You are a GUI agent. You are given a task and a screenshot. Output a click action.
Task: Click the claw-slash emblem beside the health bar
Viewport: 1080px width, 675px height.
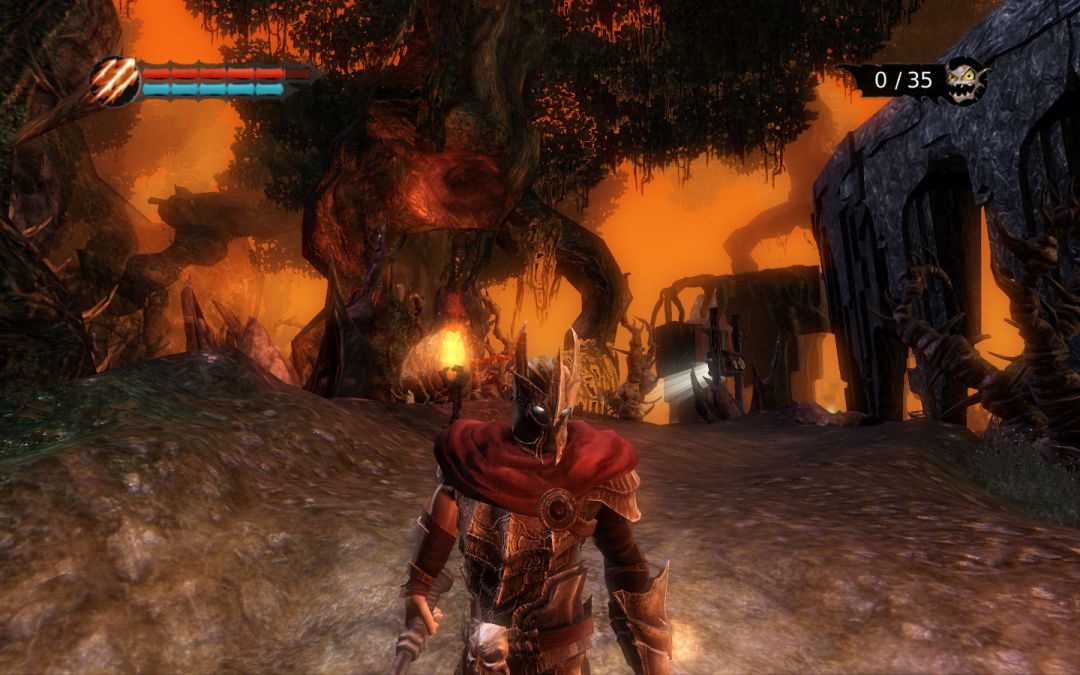tap(116, 81)
